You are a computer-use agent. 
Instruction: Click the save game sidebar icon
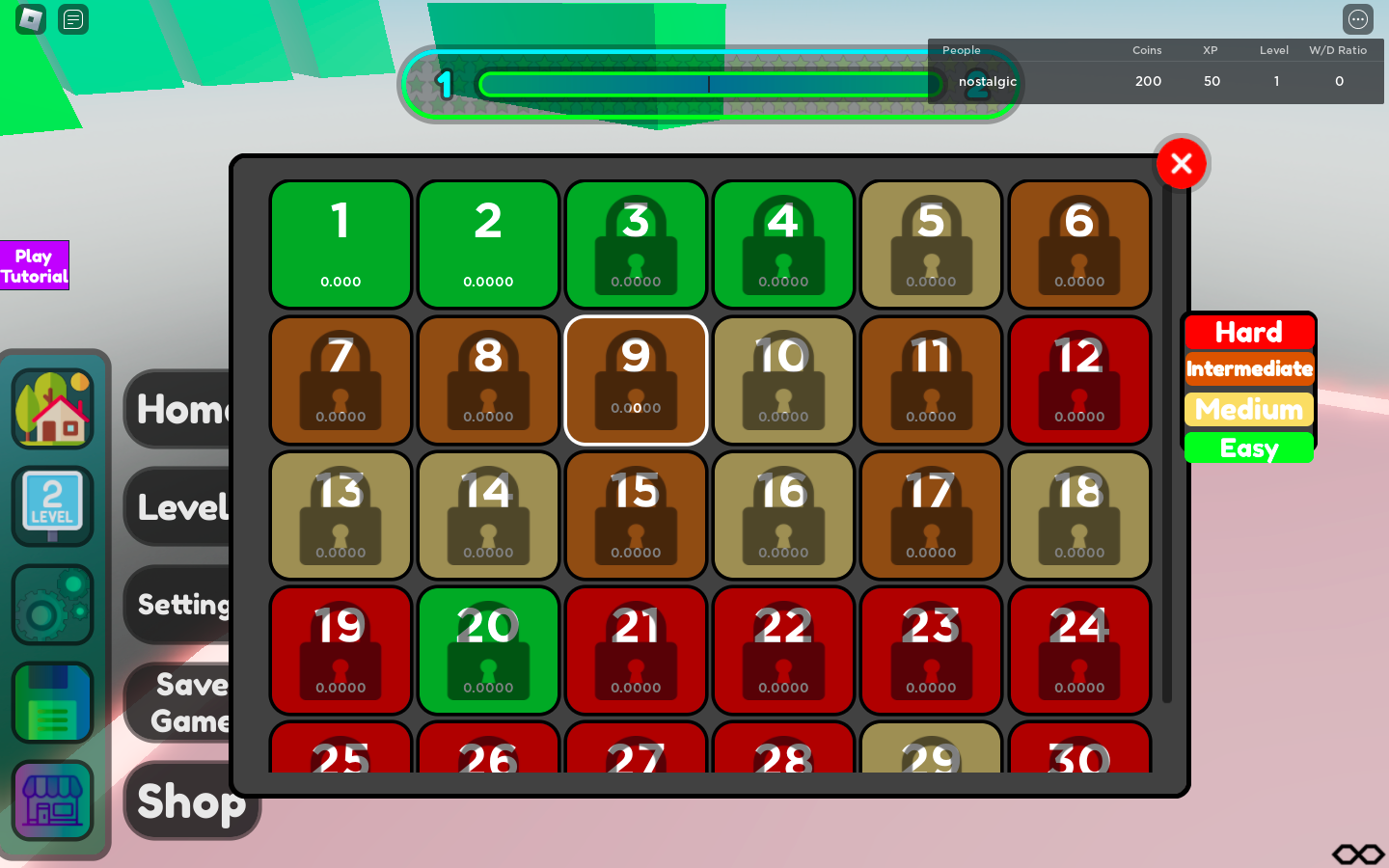click(x=52, y=703)
